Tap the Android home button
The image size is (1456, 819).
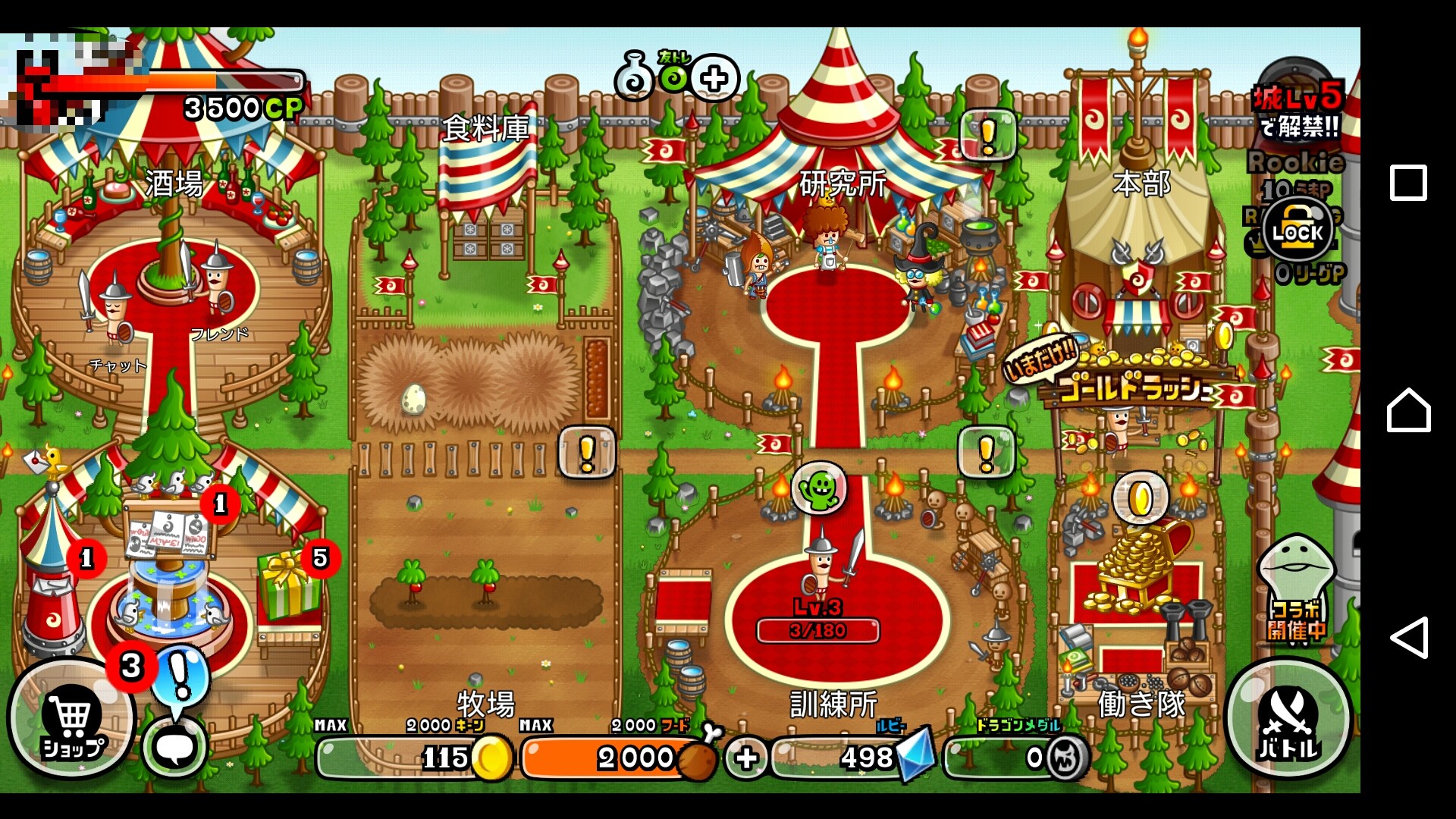coord(1408,410)
